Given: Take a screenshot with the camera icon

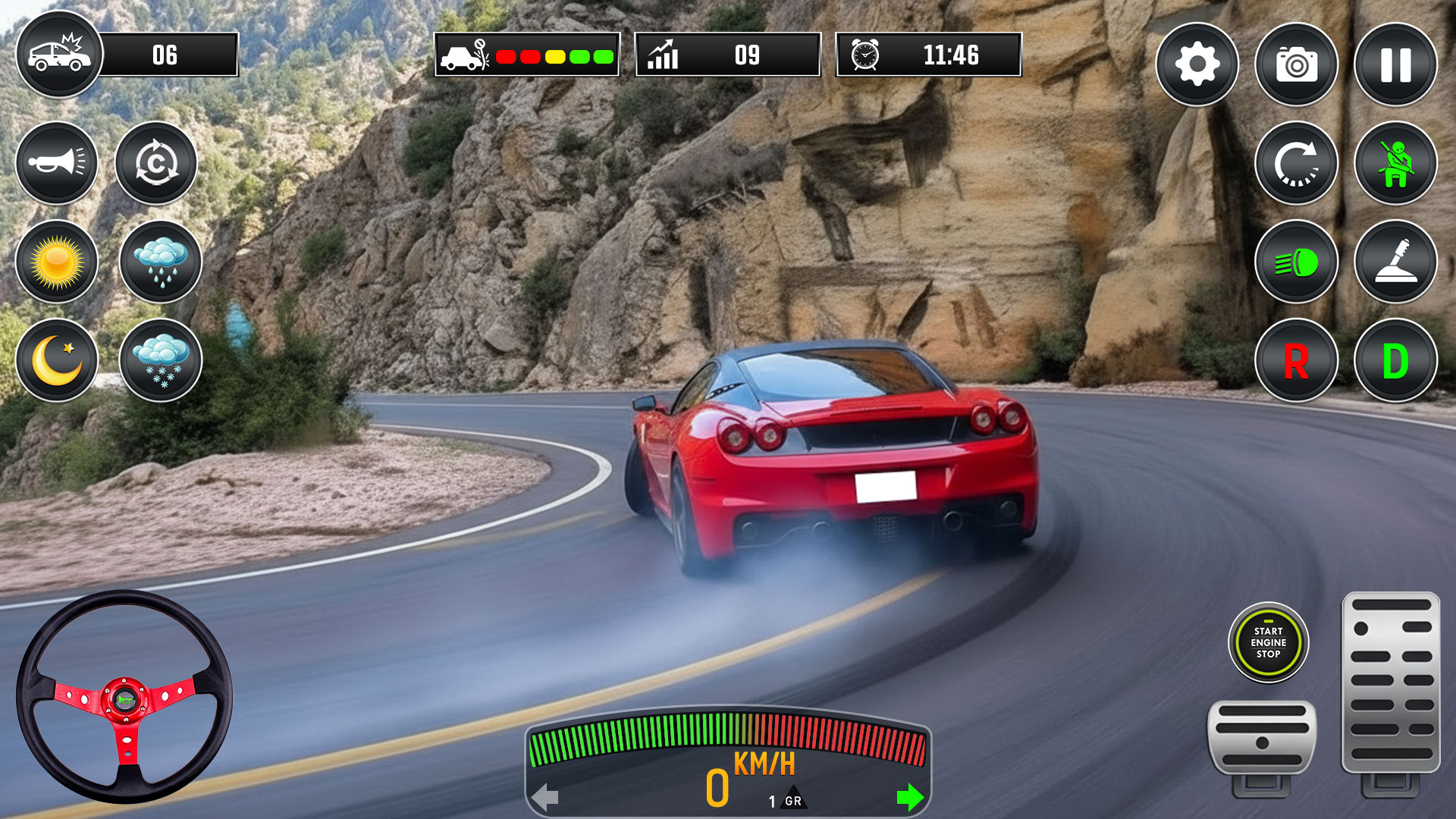Looking at the screenshot, I should click(x=1296, y=65).
